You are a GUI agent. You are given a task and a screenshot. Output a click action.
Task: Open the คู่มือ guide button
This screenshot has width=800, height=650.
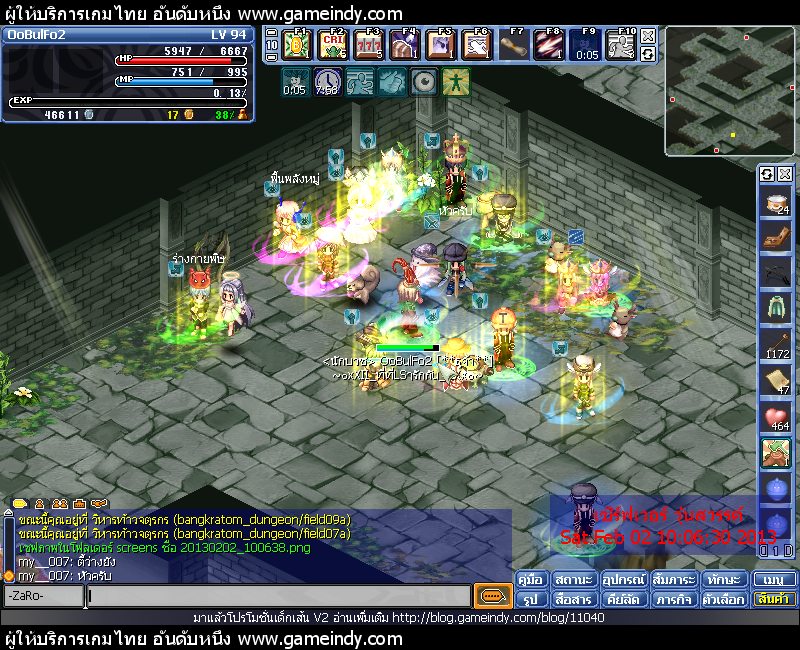[x=532, y=580]
